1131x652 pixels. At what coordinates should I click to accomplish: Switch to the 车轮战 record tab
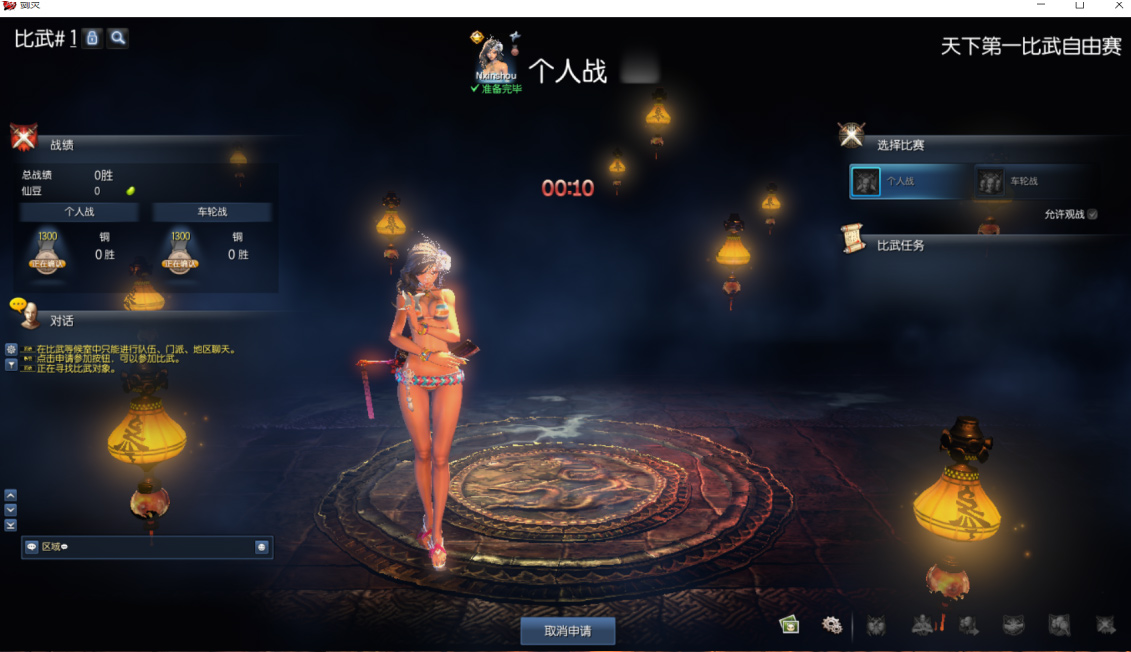[x=212, y=212]
